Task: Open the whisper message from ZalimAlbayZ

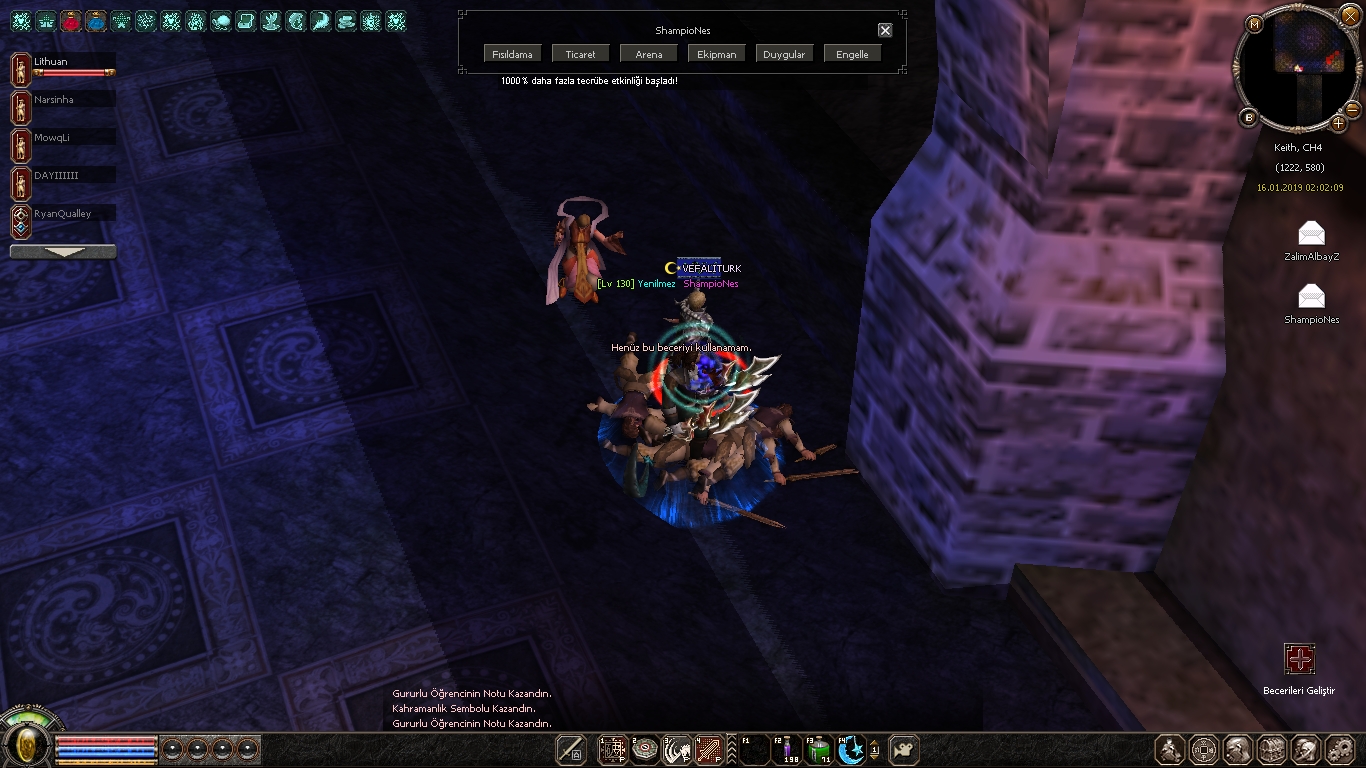Action: pyautogui.click(x=1311, y=234)
